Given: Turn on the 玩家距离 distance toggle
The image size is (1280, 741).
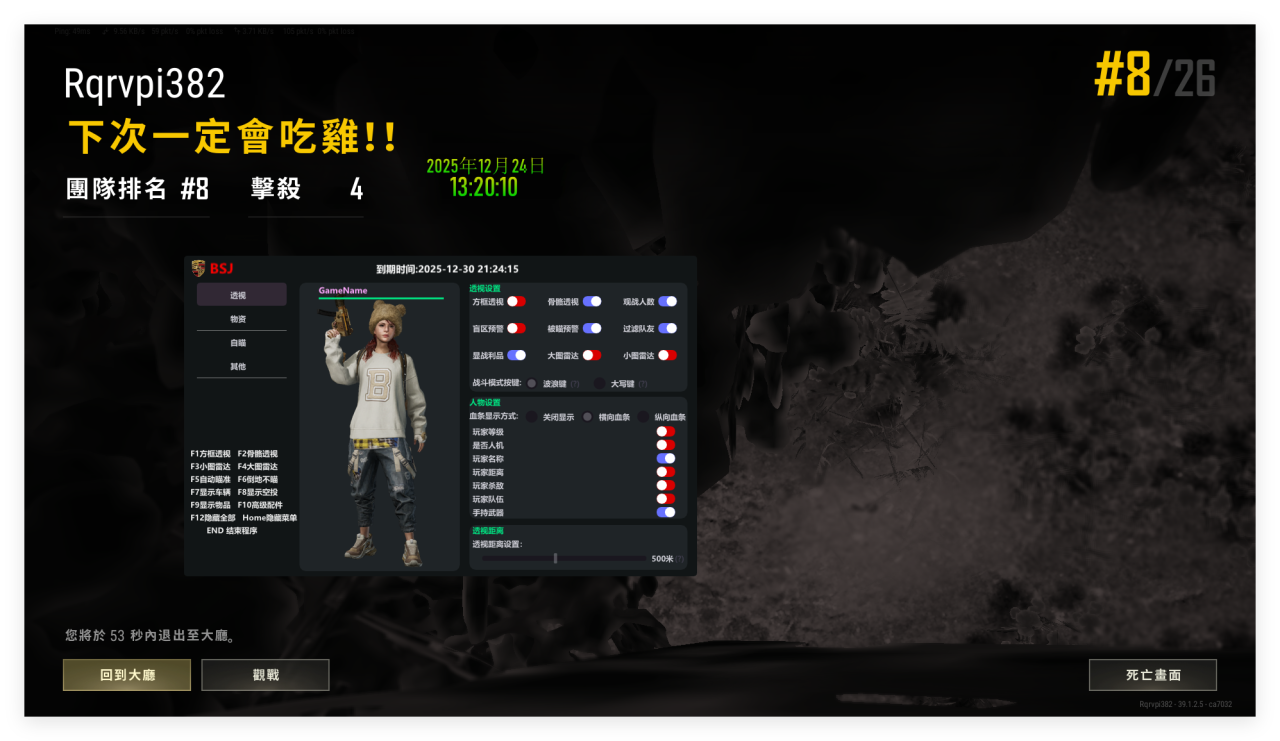Looking at the screenshot, I should (664, 471).
